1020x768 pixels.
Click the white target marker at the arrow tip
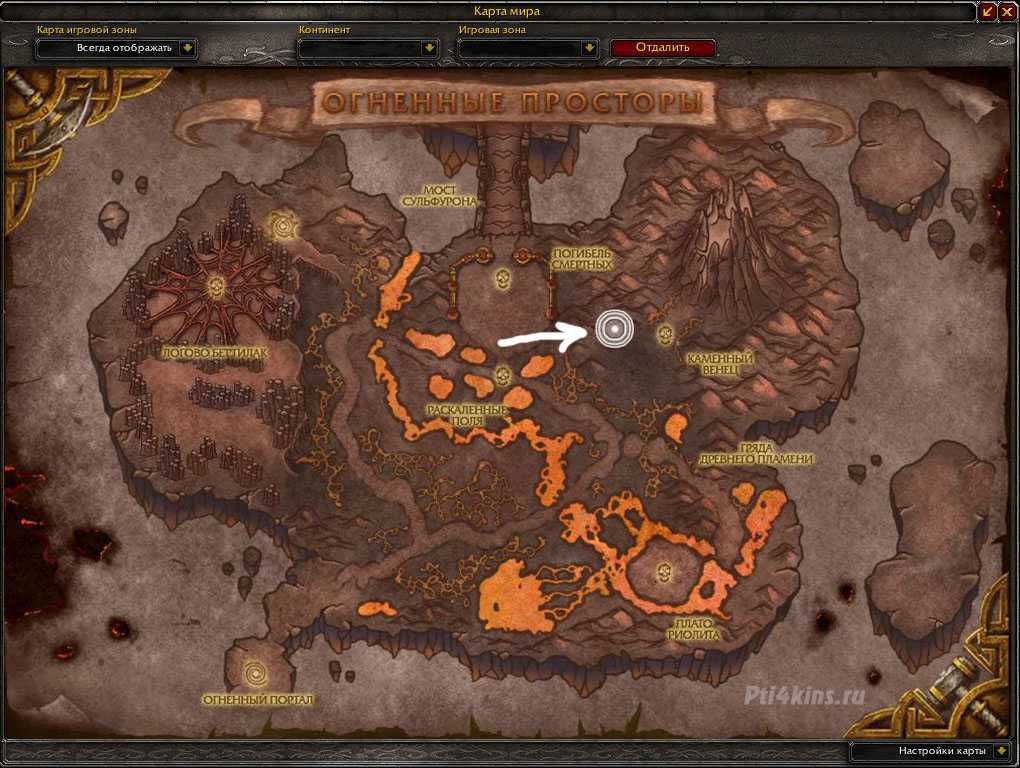point(614,329)
